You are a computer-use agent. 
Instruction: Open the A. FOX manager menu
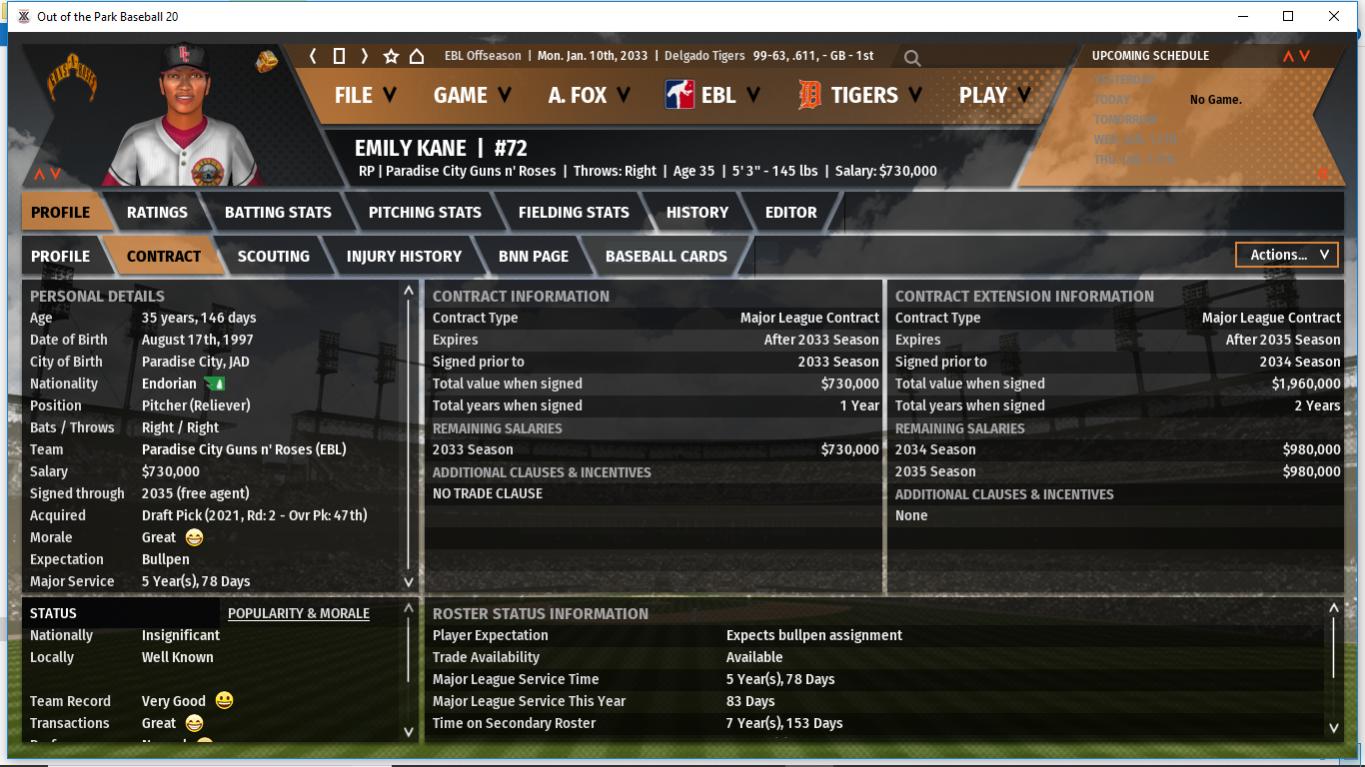coord(588,95)
